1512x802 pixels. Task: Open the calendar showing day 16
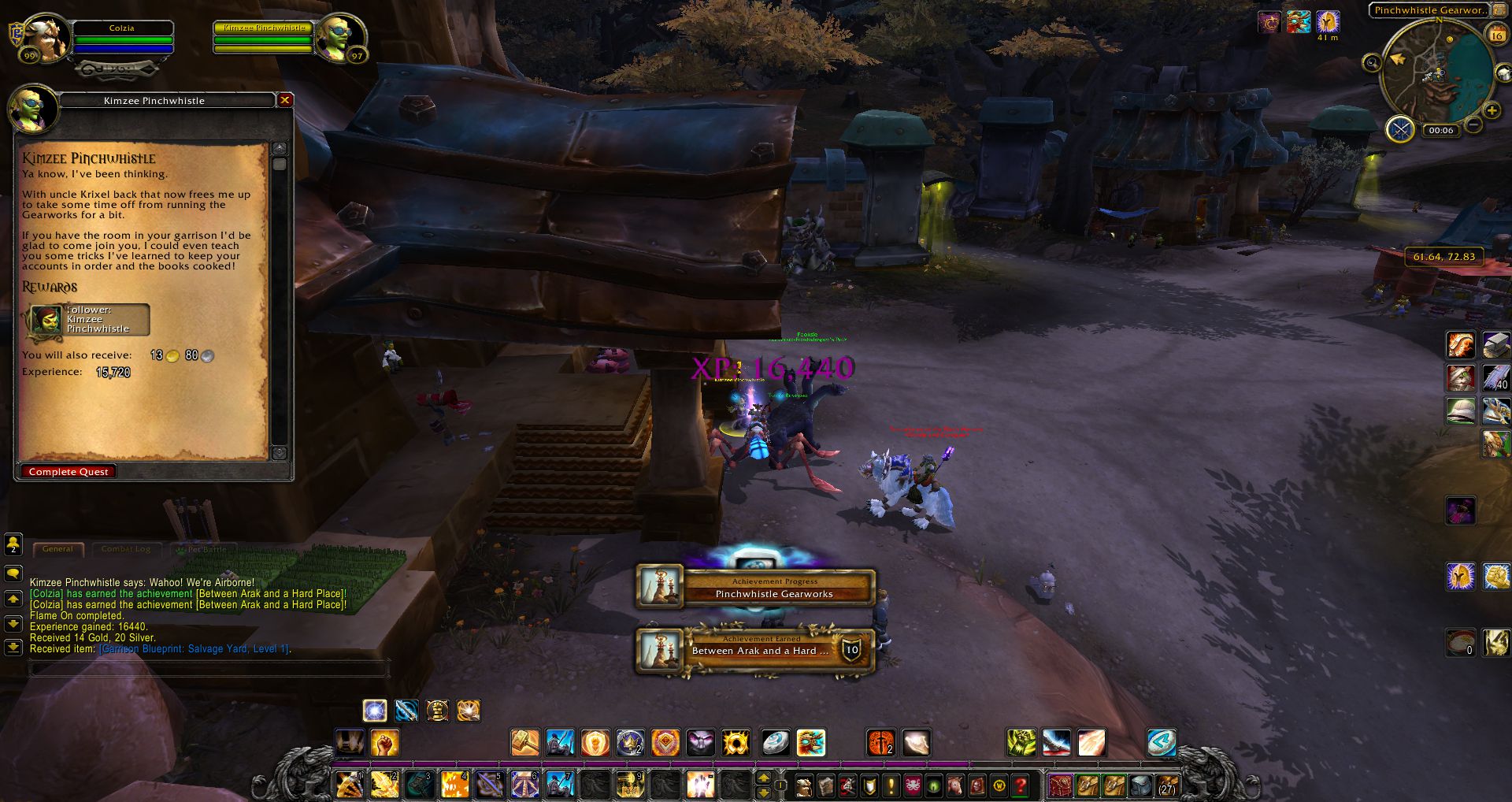click(x=1495, y=34)
